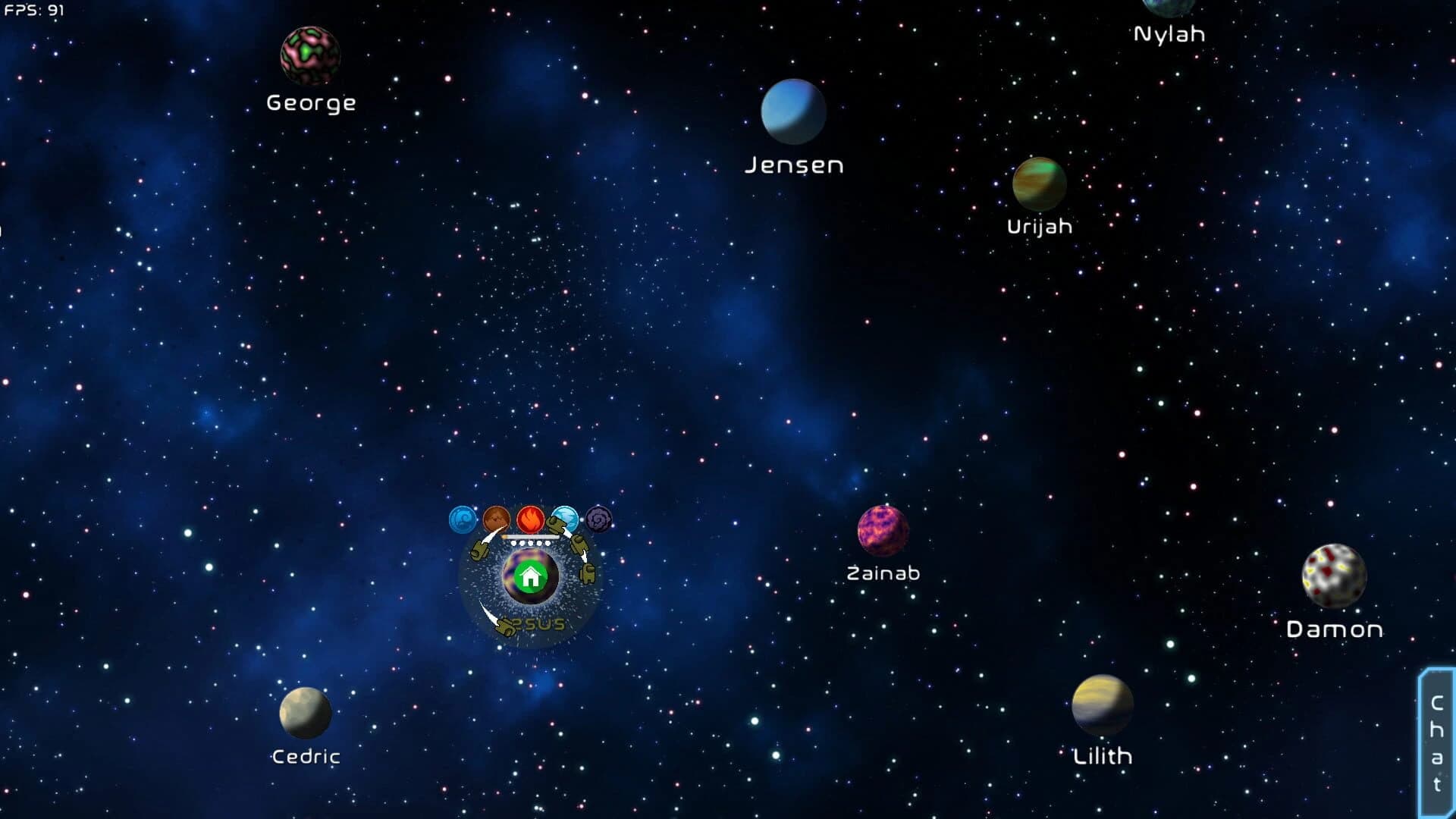Click the population progress bar above Jesus

coord(529,536)
